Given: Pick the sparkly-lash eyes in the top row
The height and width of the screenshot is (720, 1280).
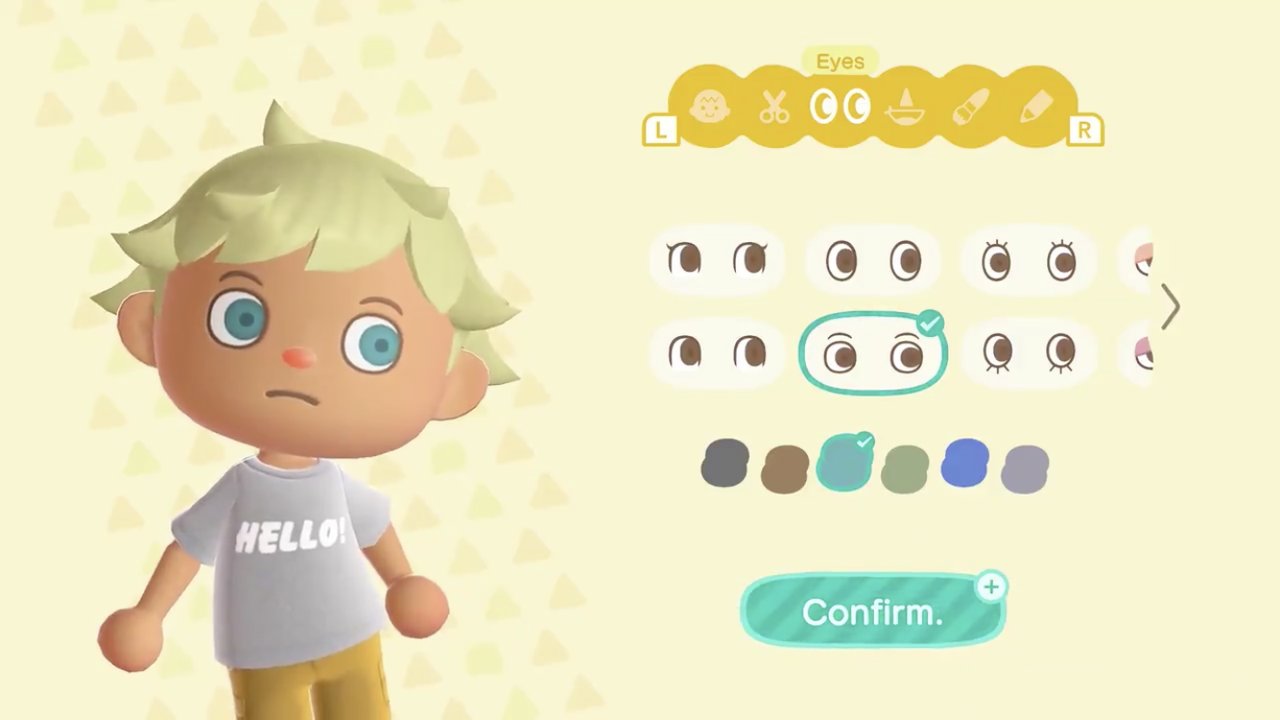Looking at the screenshot, I should [1030, 260].
